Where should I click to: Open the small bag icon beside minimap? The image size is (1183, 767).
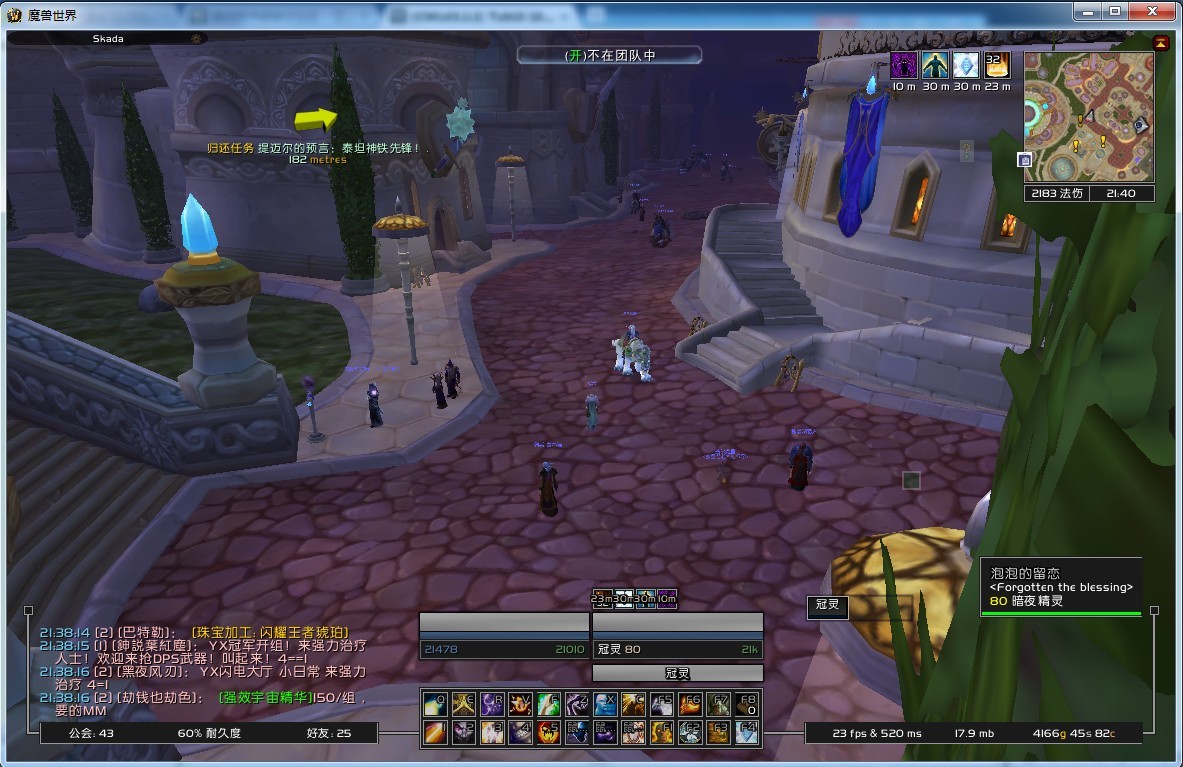tap(1025, 159)
